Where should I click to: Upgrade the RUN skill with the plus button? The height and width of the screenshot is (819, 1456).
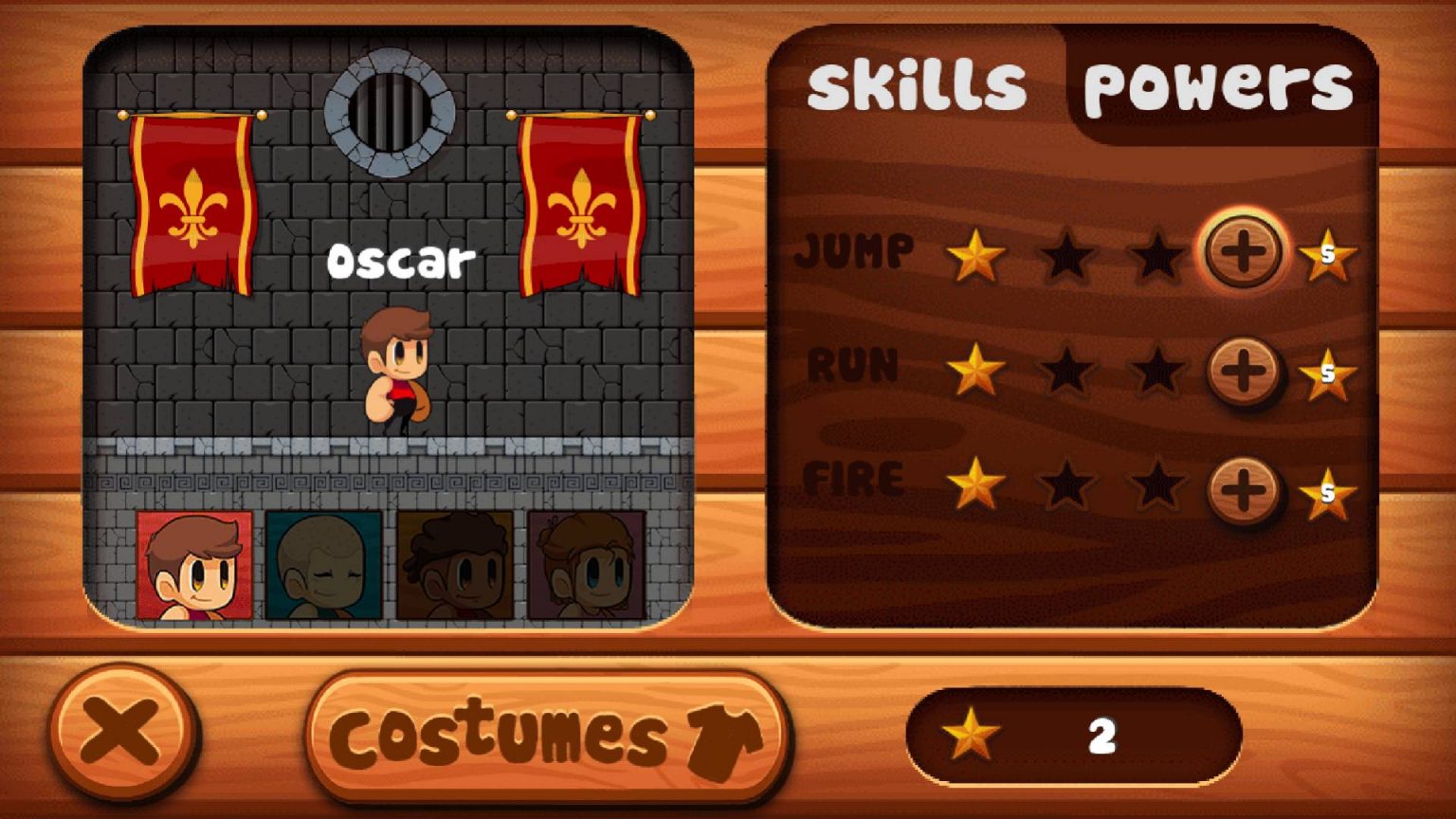coord(1243,369)
